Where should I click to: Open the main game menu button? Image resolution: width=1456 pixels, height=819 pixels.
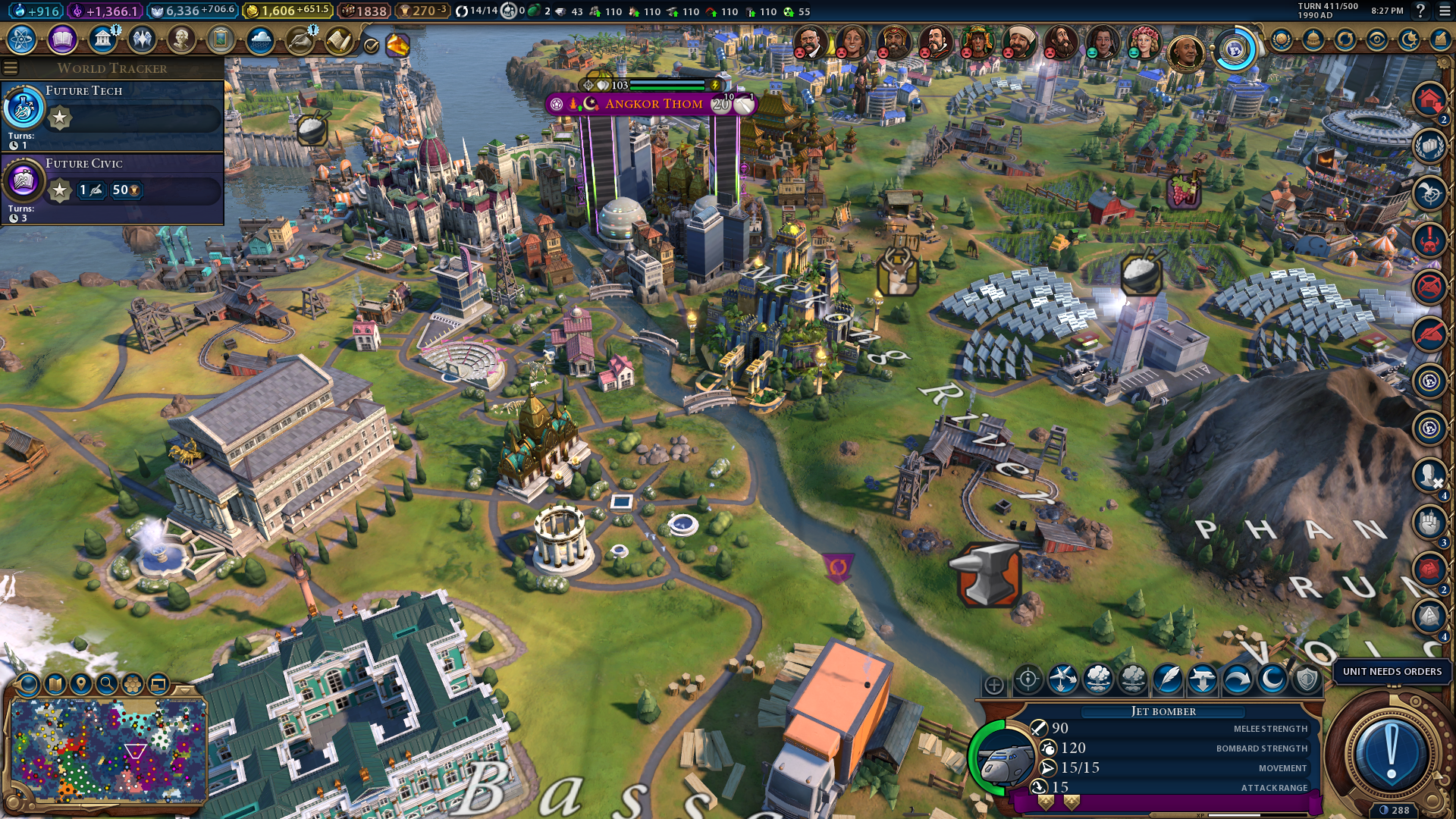[1445, 11]
